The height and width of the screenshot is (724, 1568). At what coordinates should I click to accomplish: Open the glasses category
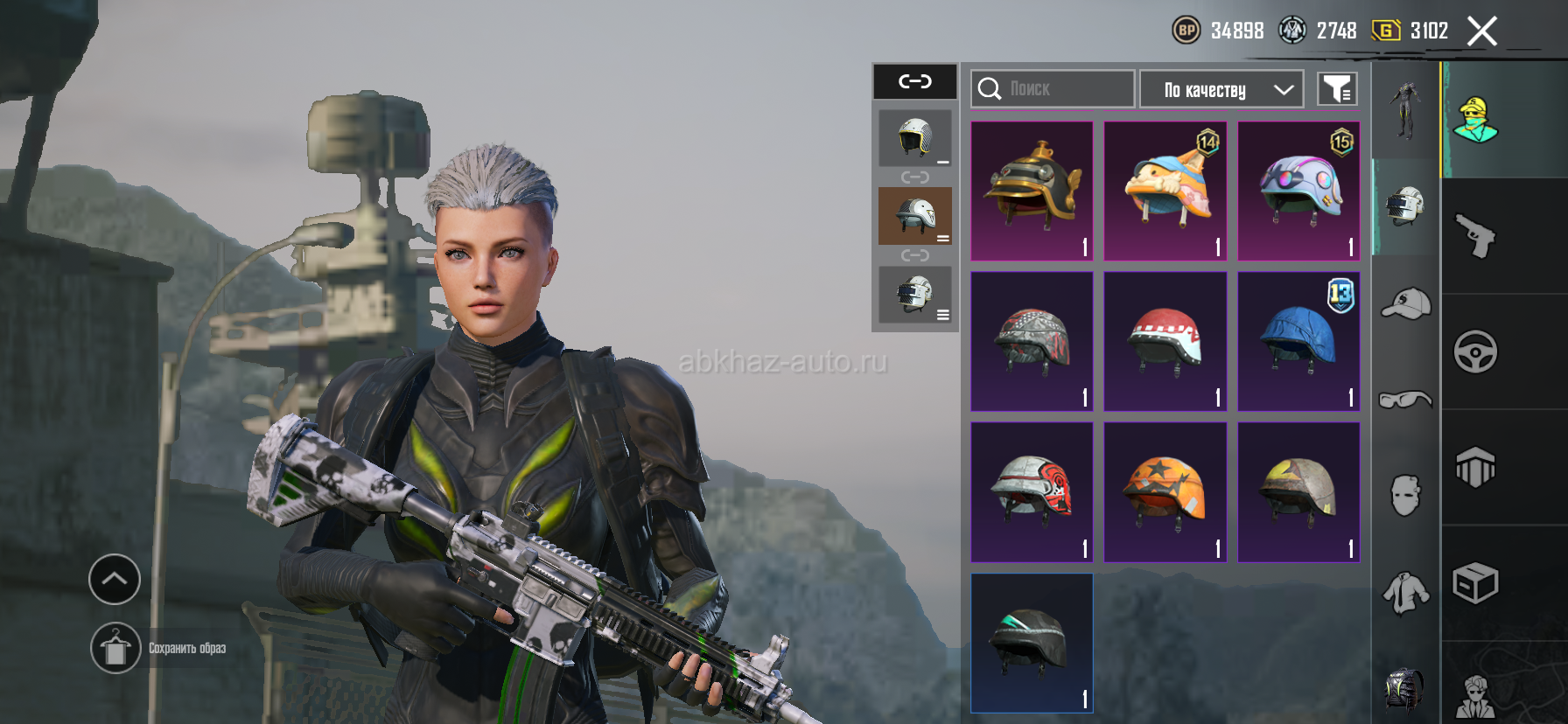pos(1405,400)
